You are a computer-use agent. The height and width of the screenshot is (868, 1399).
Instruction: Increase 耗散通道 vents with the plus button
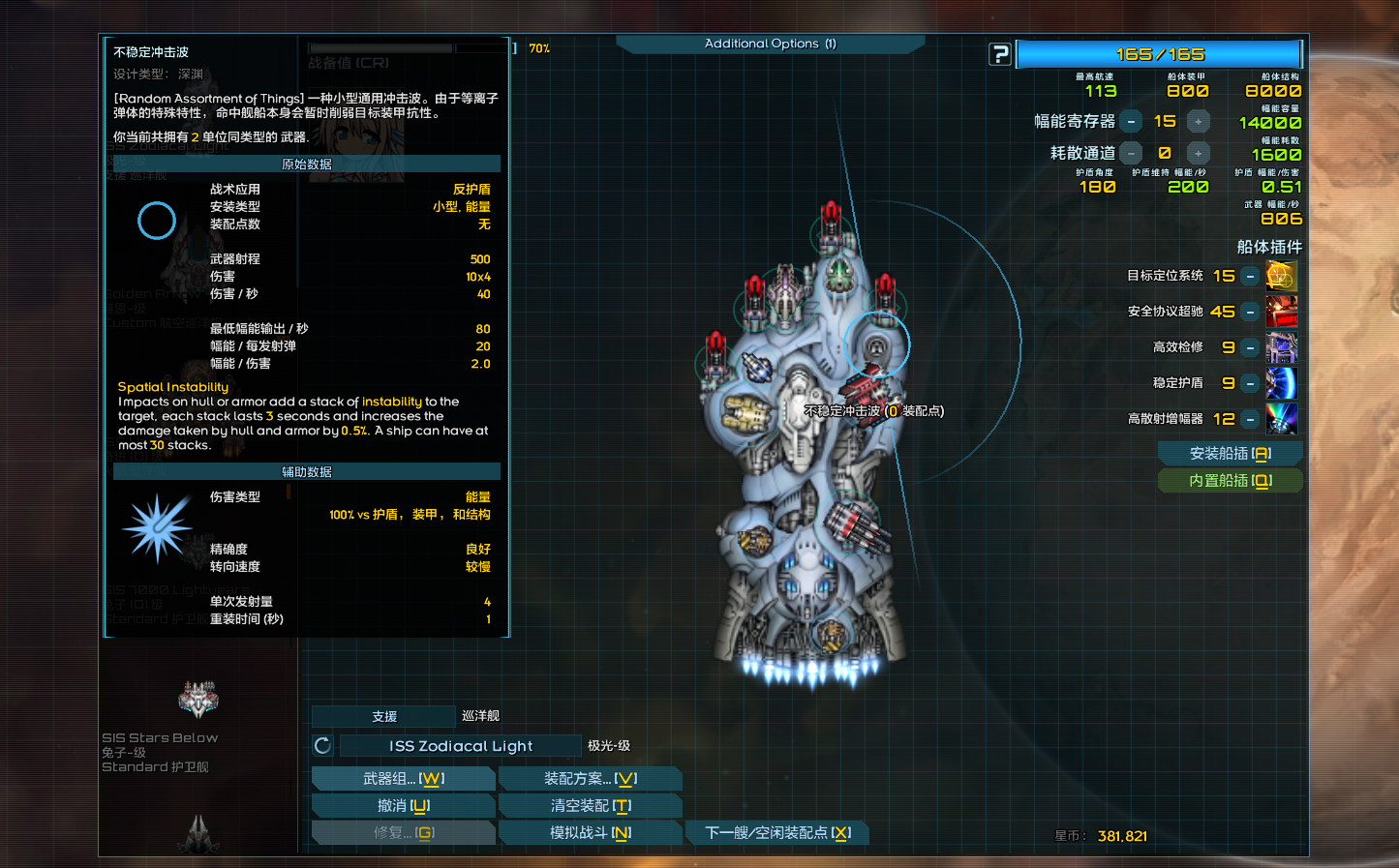(1199, 154)
